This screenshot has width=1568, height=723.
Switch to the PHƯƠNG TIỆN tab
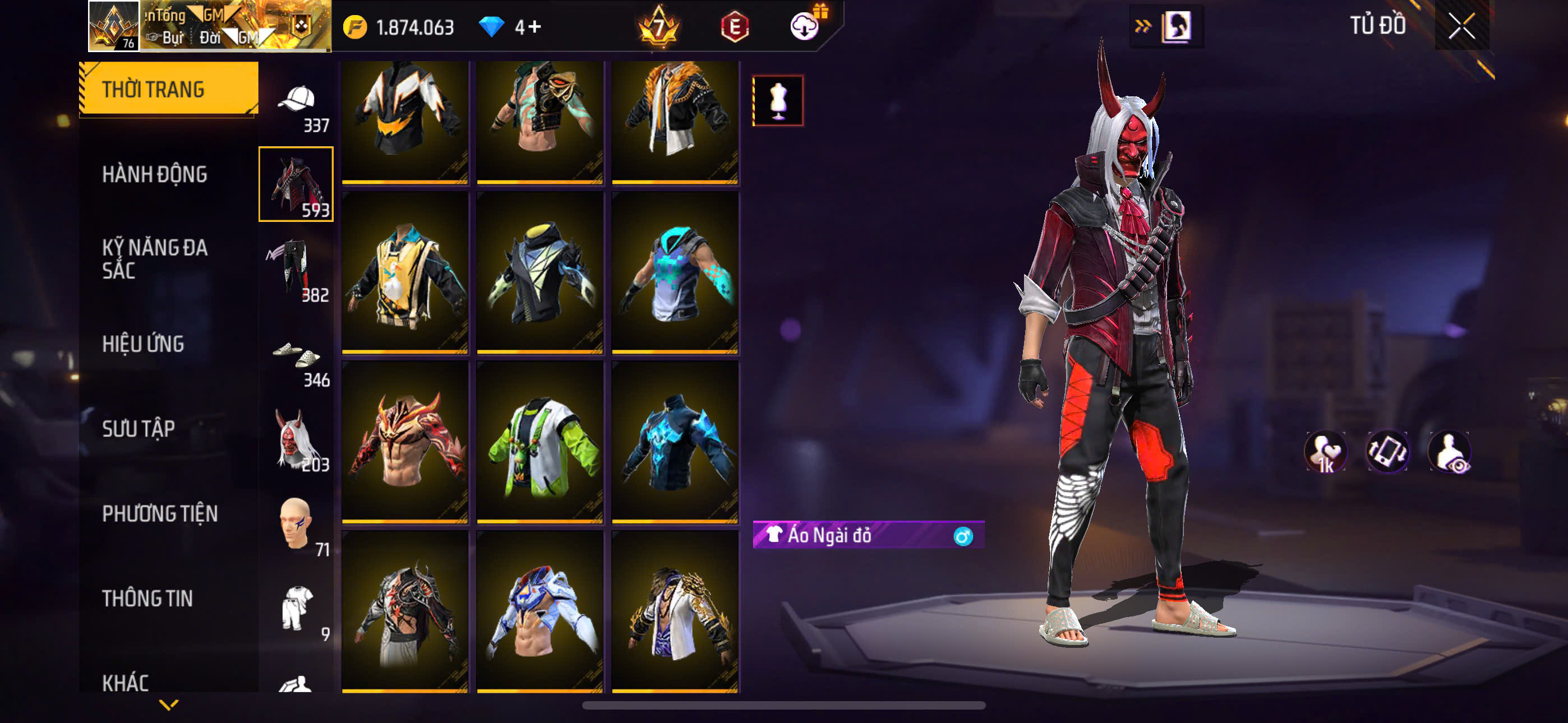pos(160,513)
